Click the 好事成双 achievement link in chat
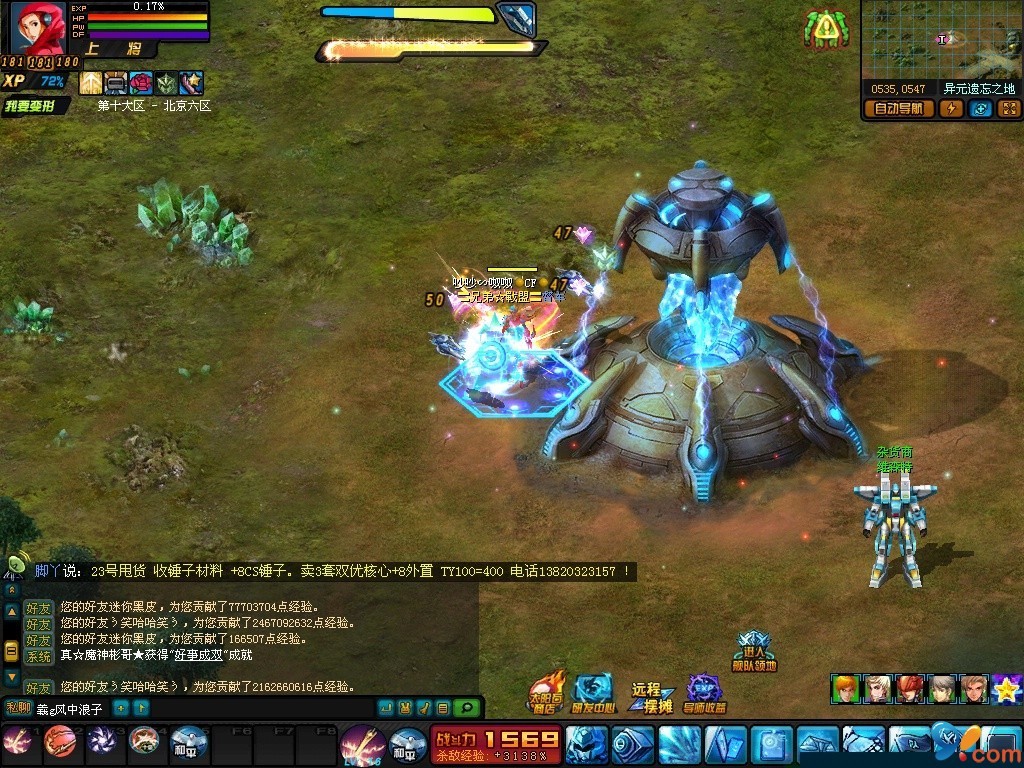This screenshot has height=768, width=1024. [x=198, y=656]
